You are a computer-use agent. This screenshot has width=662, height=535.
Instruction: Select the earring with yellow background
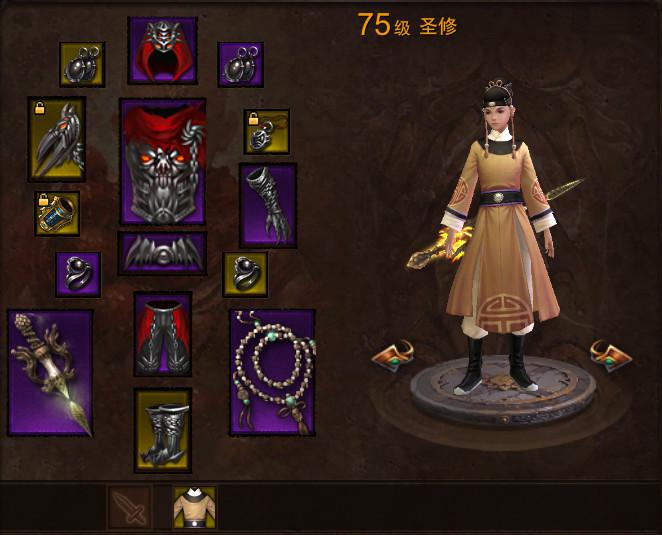(82, 64)
